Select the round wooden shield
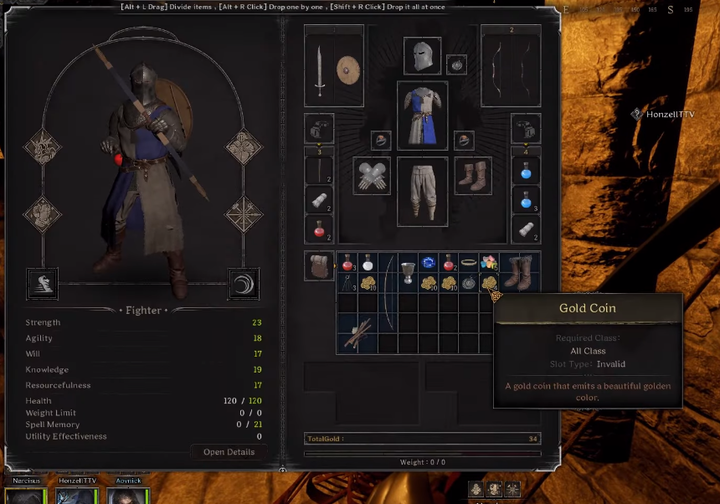The height and width of the screenshot is (504, 720). pyautogui.click(x=349, y=70)
